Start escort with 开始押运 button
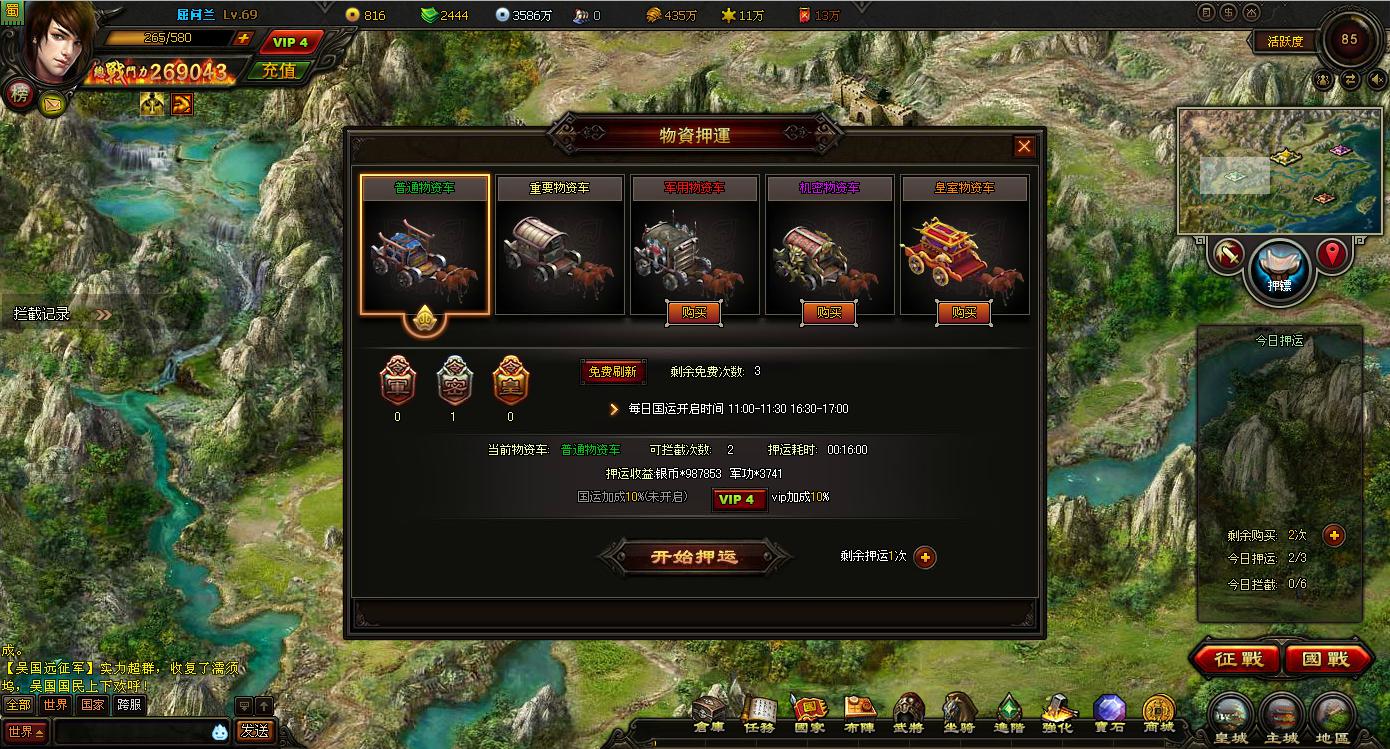Viewport: 1390px width, 749px height. [x=694, y=557]
